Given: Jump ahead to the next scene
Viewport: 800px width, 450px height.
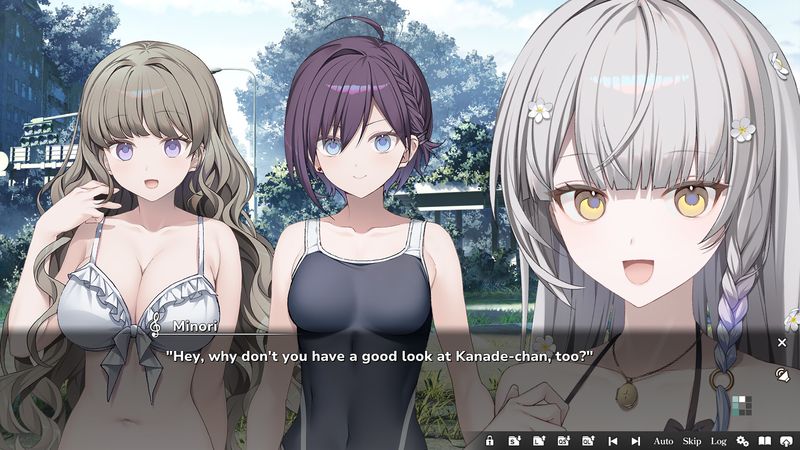Looking at the screenshot, I should point(636,441).
